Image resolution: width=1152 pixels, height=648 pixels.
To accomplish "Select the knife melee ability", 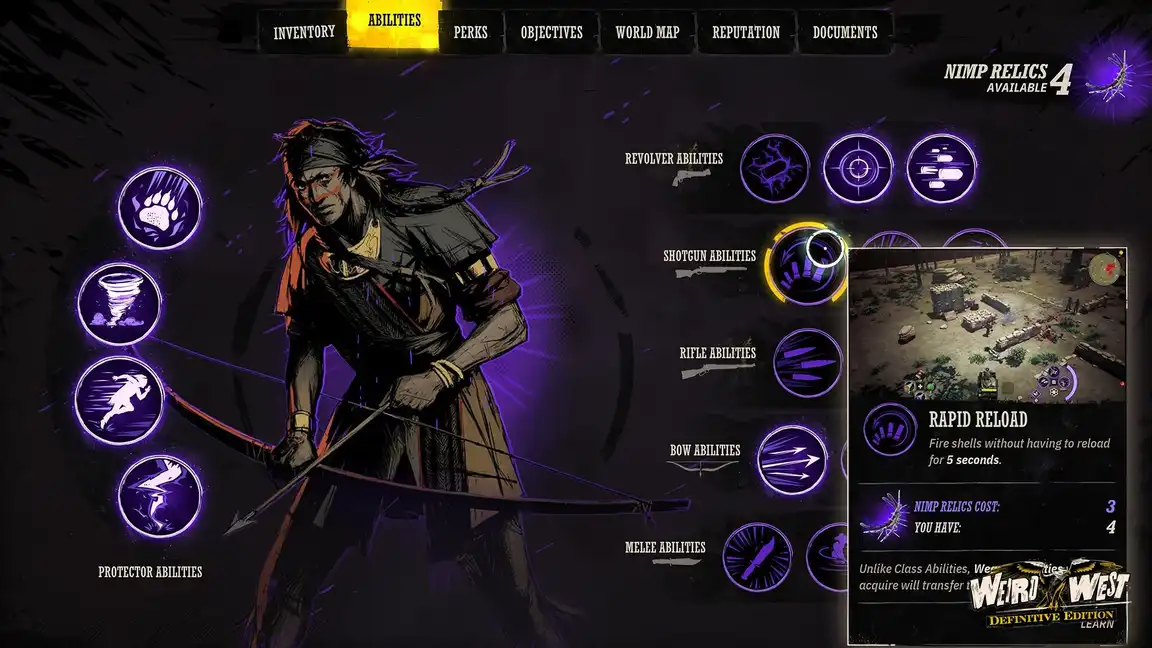I will tap(757, 557).
